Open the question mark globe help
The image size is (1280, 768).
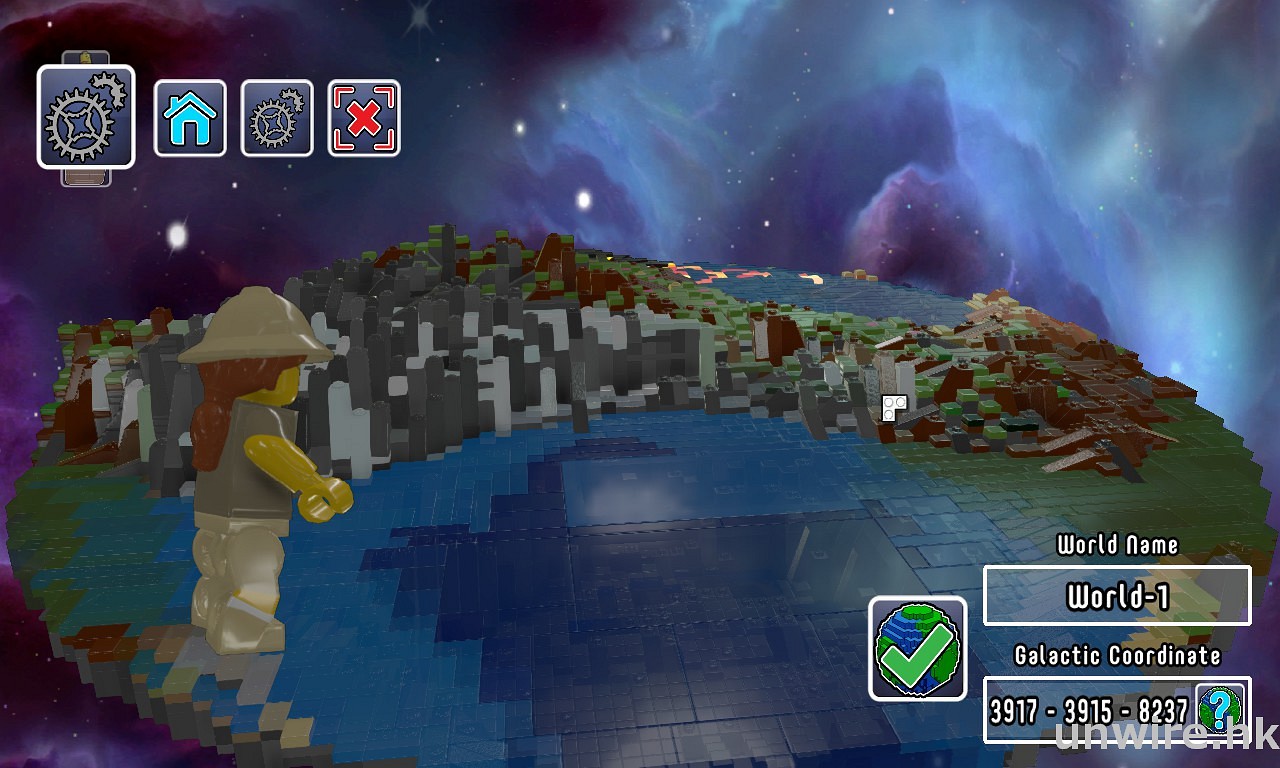point(1221,709)
